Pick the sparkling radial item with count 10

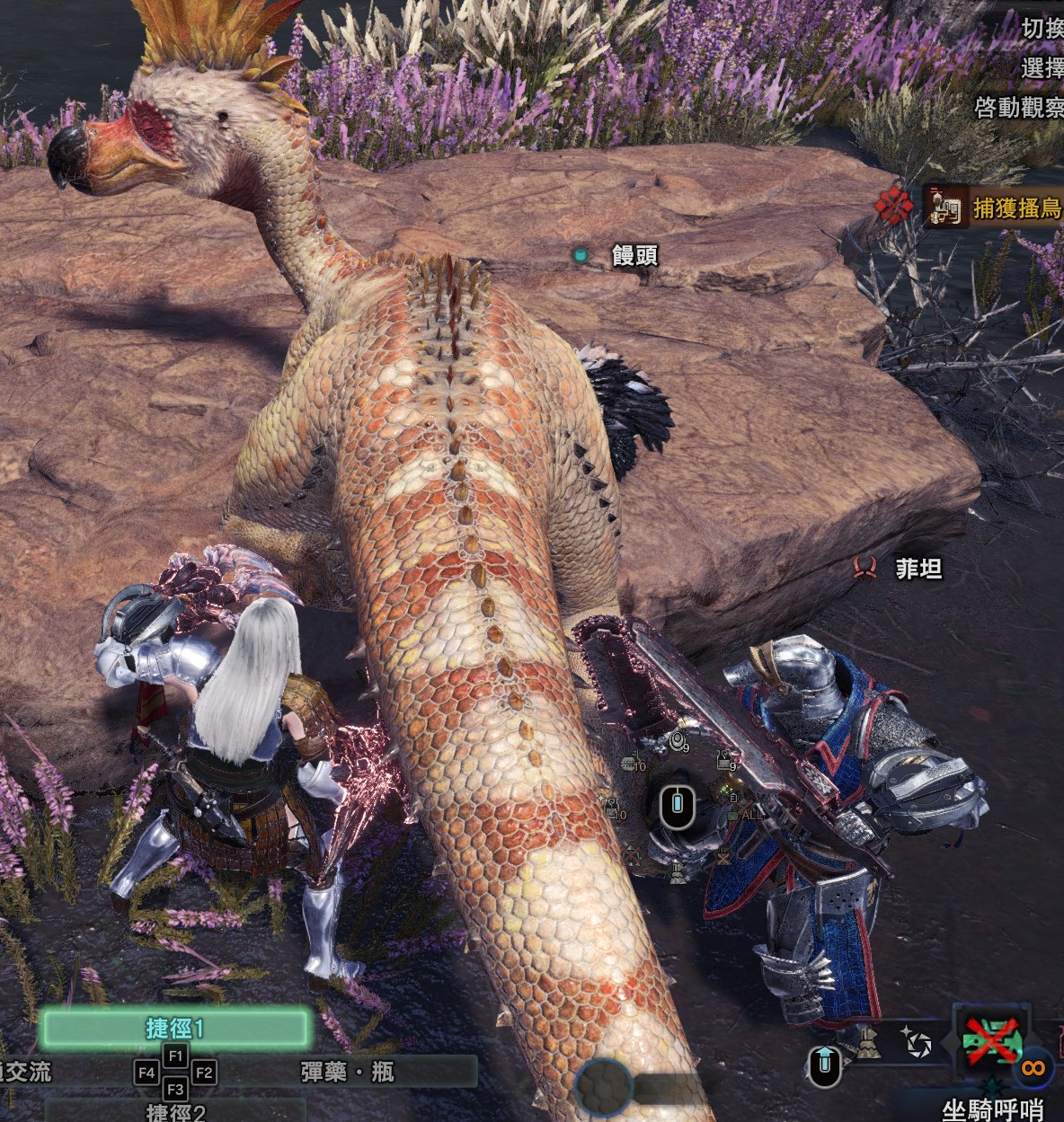612,807
